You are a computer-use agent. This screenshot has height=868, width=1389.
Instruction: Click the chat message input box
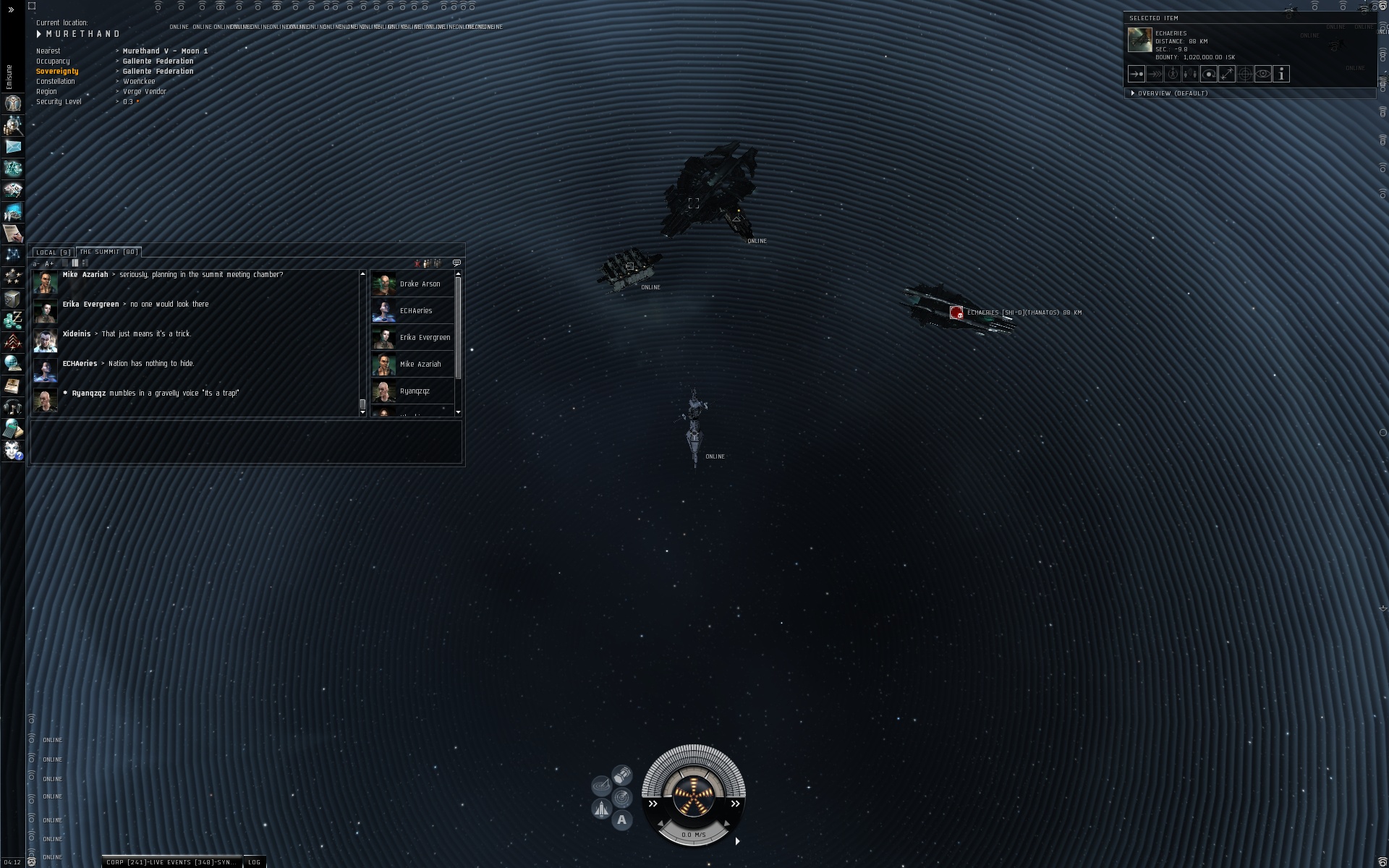coord(246,441)
